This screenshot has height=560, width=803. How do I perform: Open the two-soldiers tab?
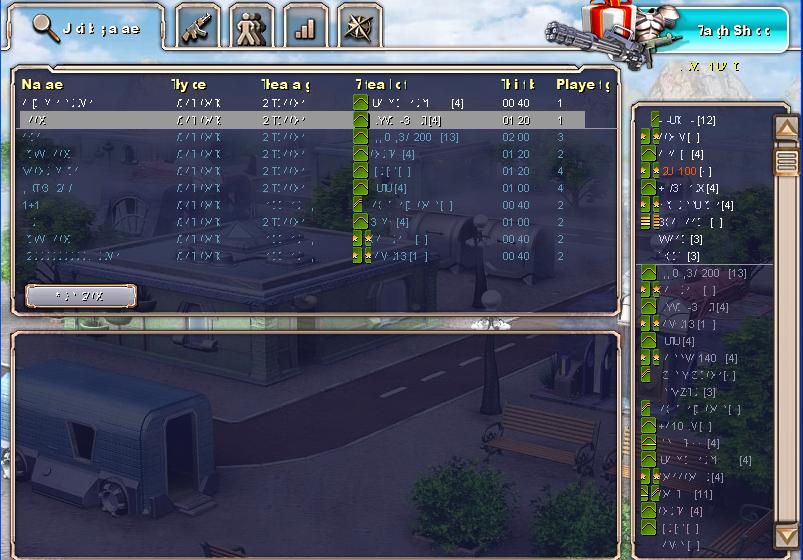tap(251, 28)
